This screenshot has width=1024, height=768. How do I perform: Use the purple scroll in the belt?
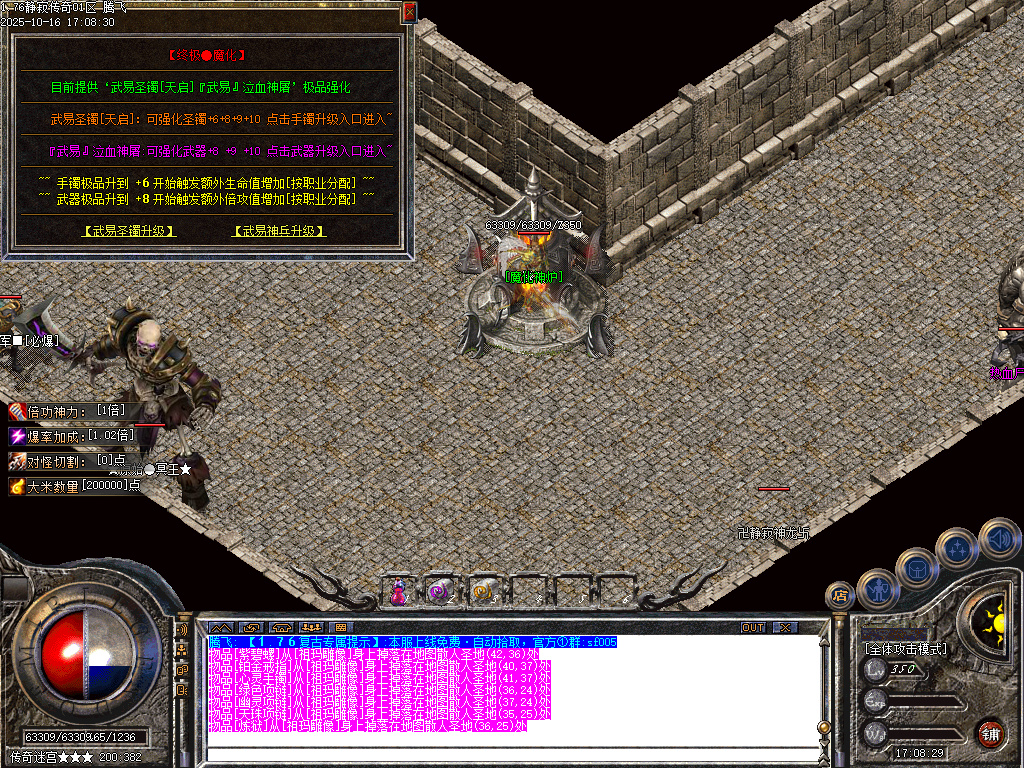point(440,592)
